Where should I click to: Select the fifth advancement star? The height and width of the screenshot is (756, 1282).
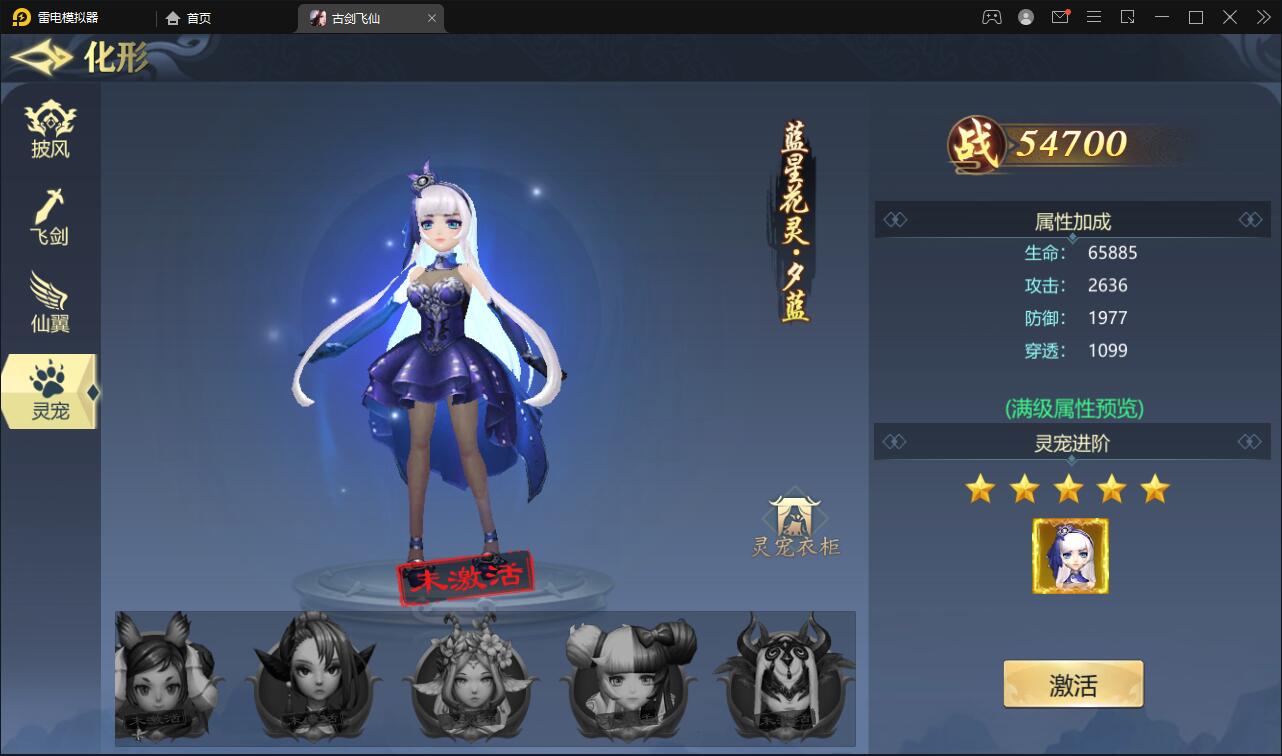pyautogui.click(x=1154, y=488)
